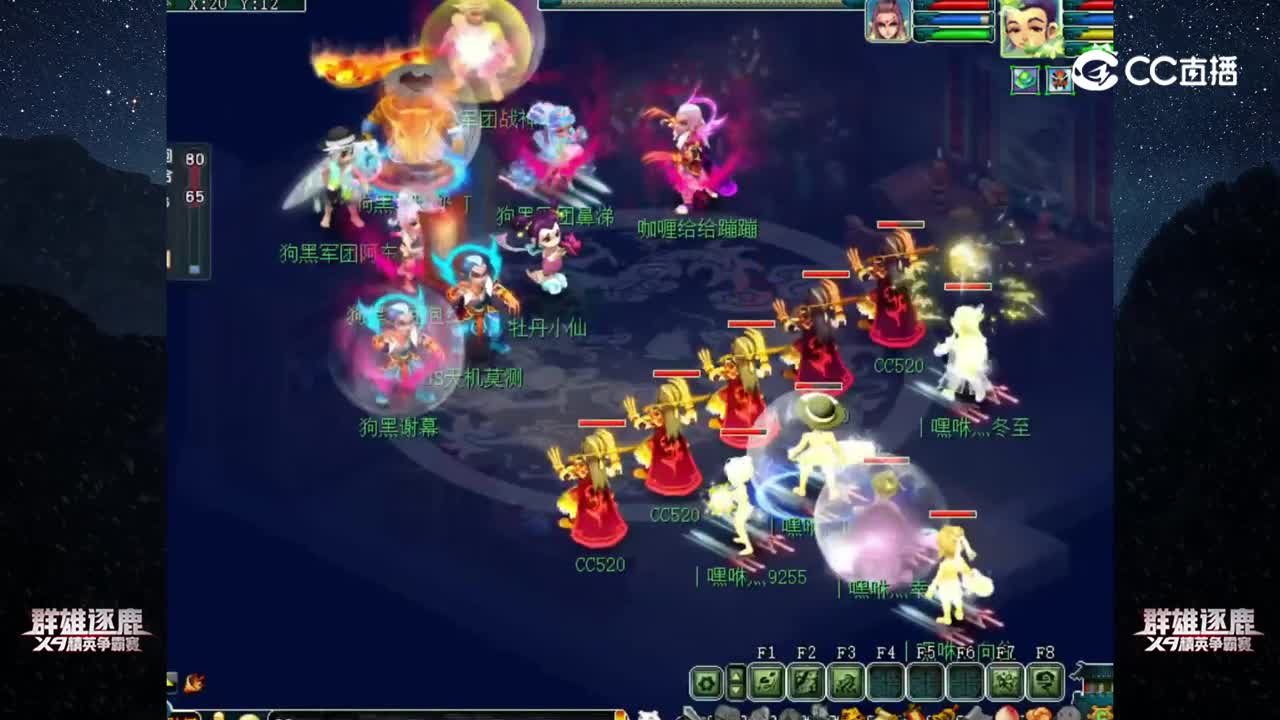Click the empty F4 skill slot
The height and width of the screenshot is (720, 1280).
(885, 682)
